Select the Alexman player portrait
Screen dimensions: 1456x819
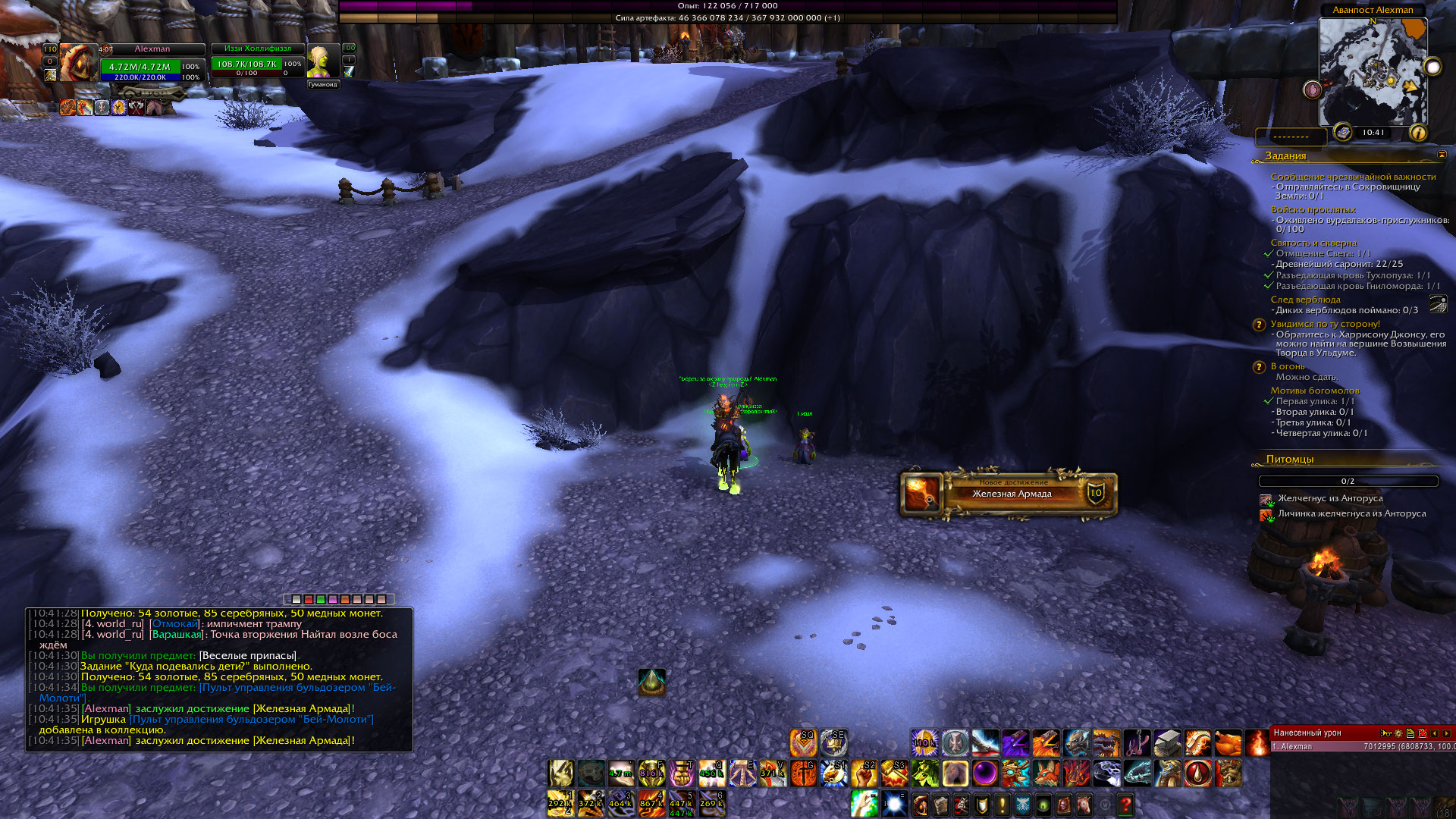pos(78,62)
